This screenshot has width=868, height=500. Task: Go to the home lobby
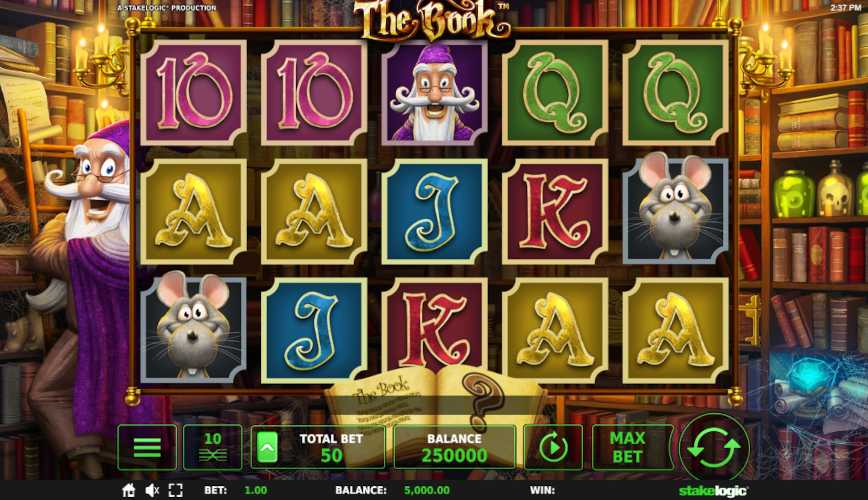point(128,491)
